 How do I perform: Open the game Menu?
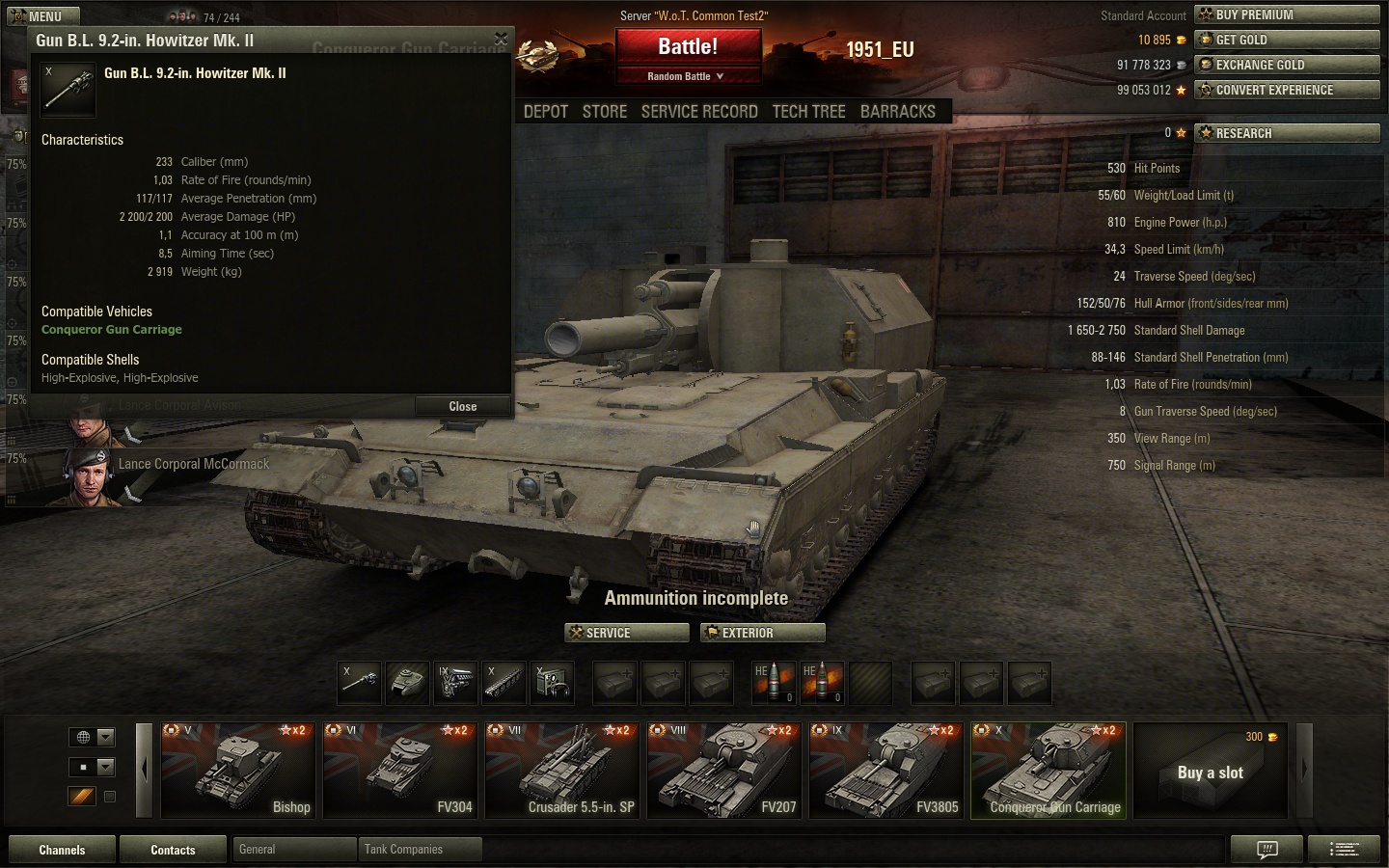point(42,16)
